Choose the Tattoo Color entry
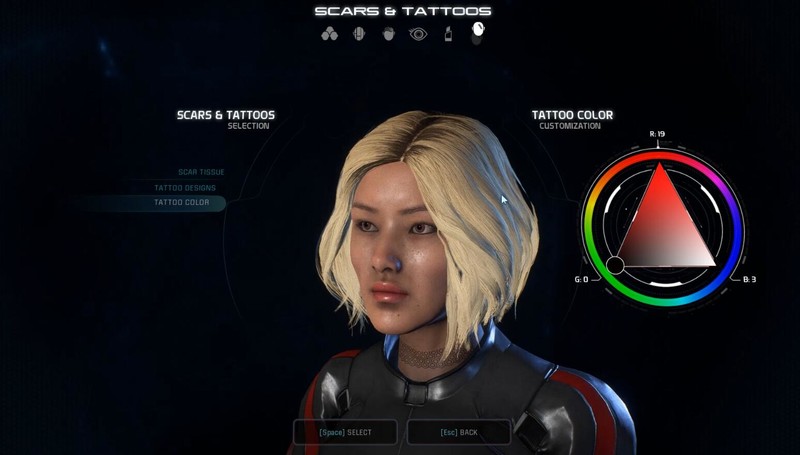 tap(181, 202)
